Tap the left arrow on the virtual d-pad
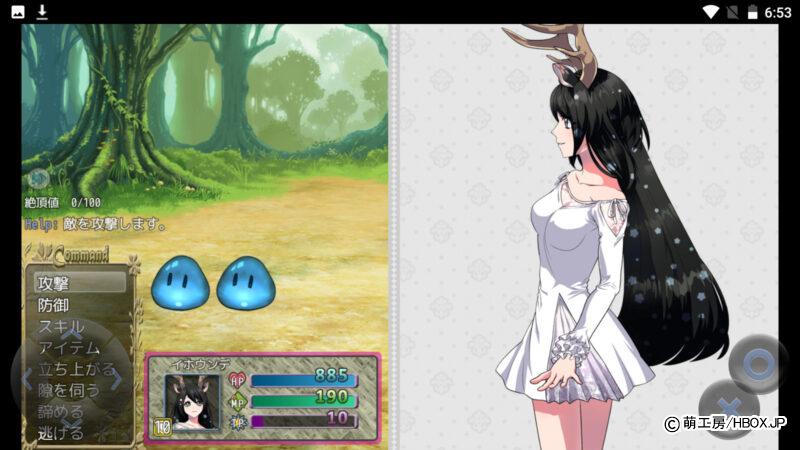 [x=27, y=380]
